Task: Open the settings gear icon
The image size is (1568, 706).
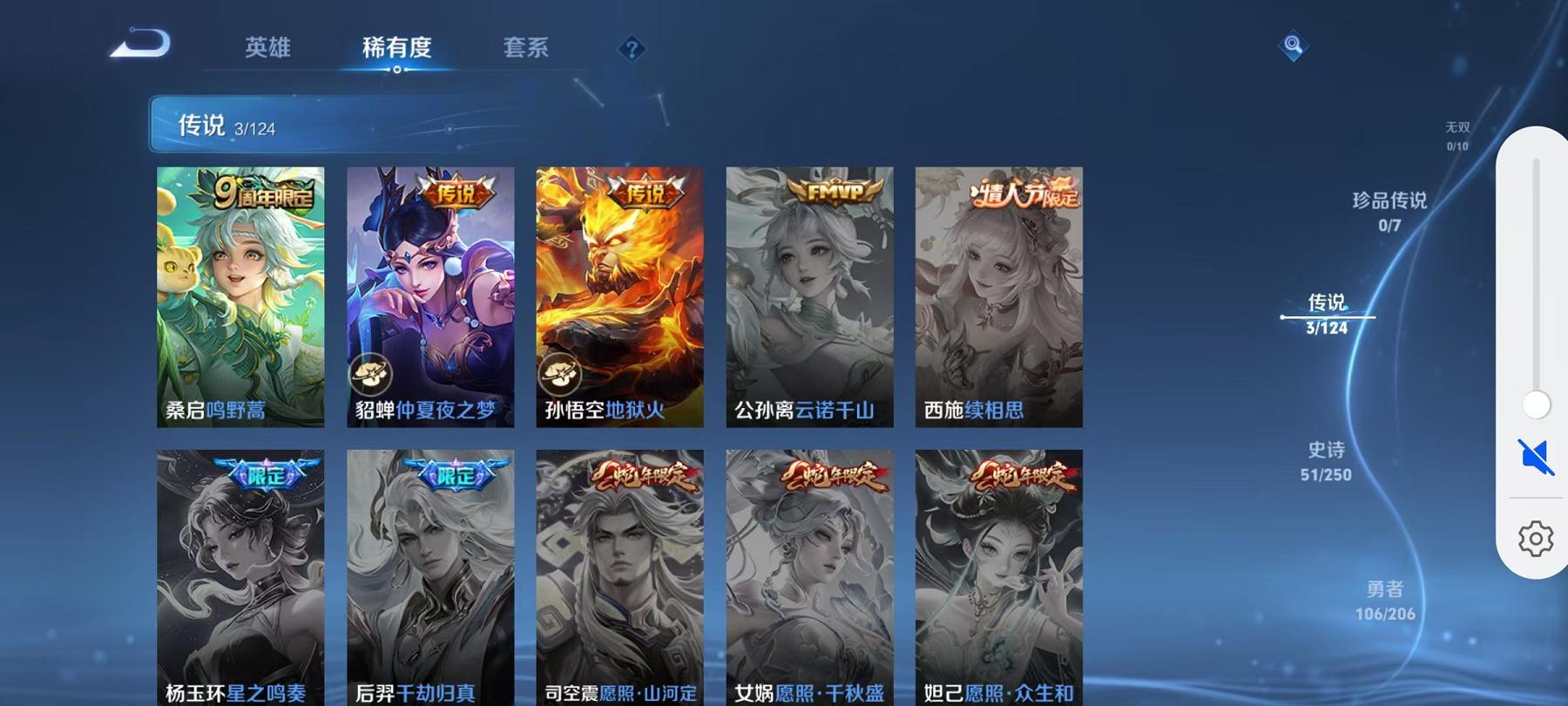Action: [1533, 539]
